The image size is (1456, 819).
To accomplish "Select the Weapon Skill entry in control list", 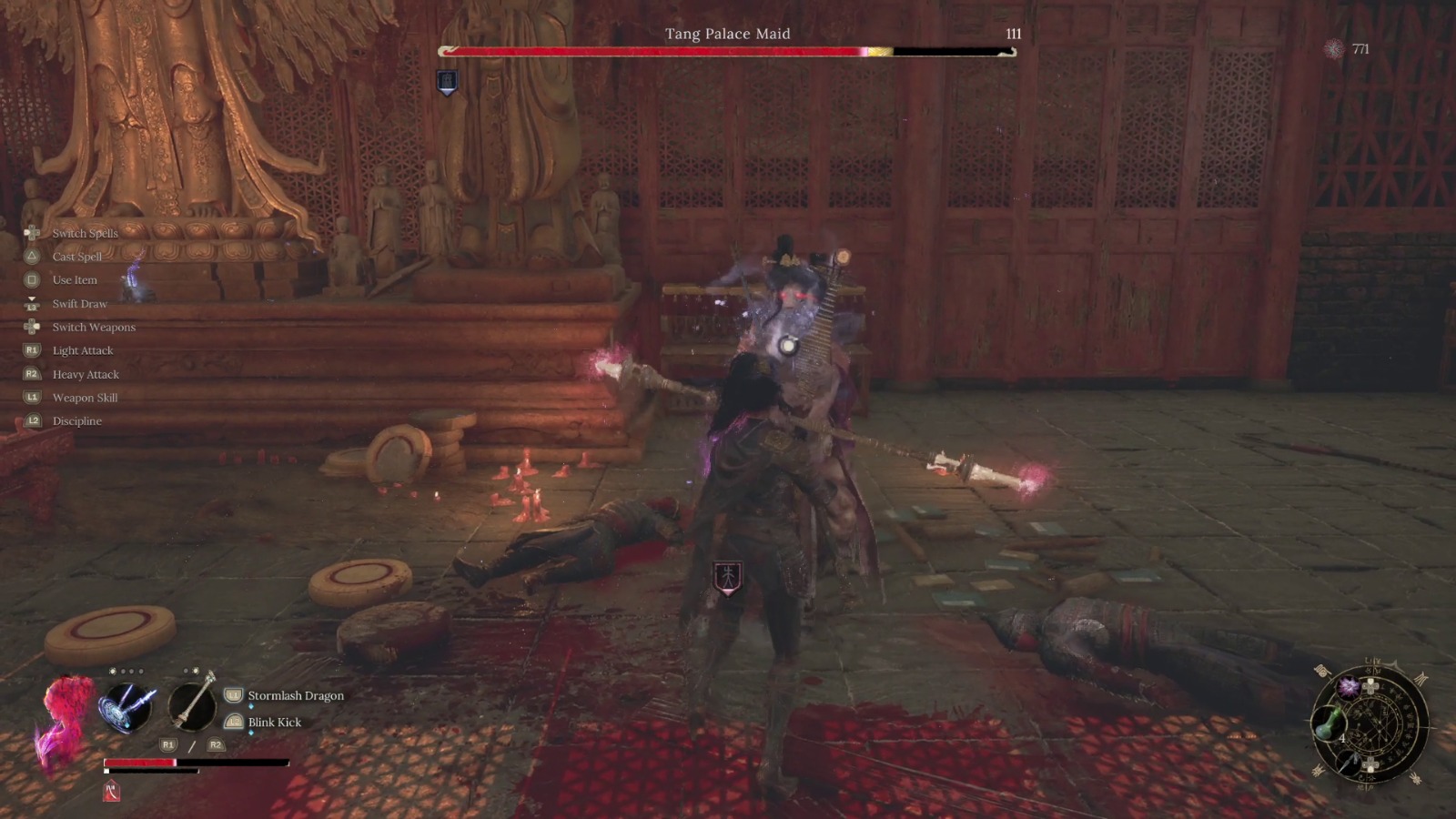I will [x=85, y=397].
